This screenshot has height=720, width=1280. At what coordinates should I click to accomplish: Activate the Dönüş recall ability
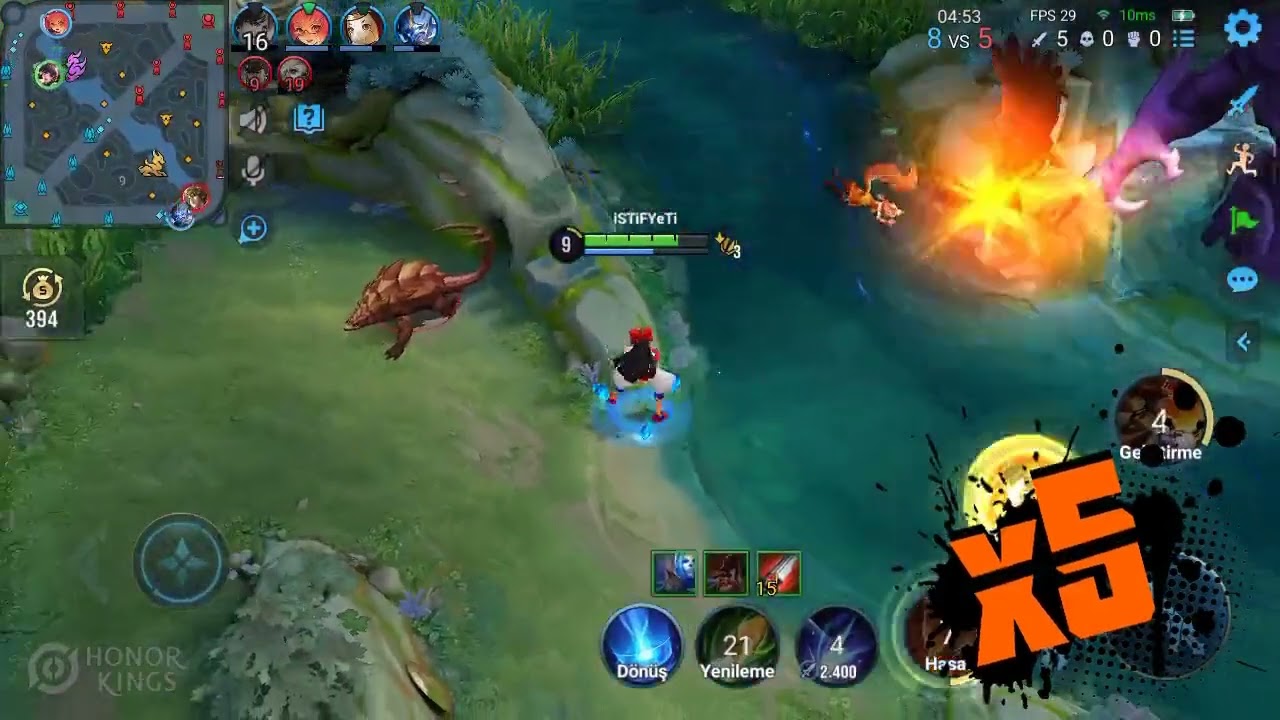[x=642, y=645]
